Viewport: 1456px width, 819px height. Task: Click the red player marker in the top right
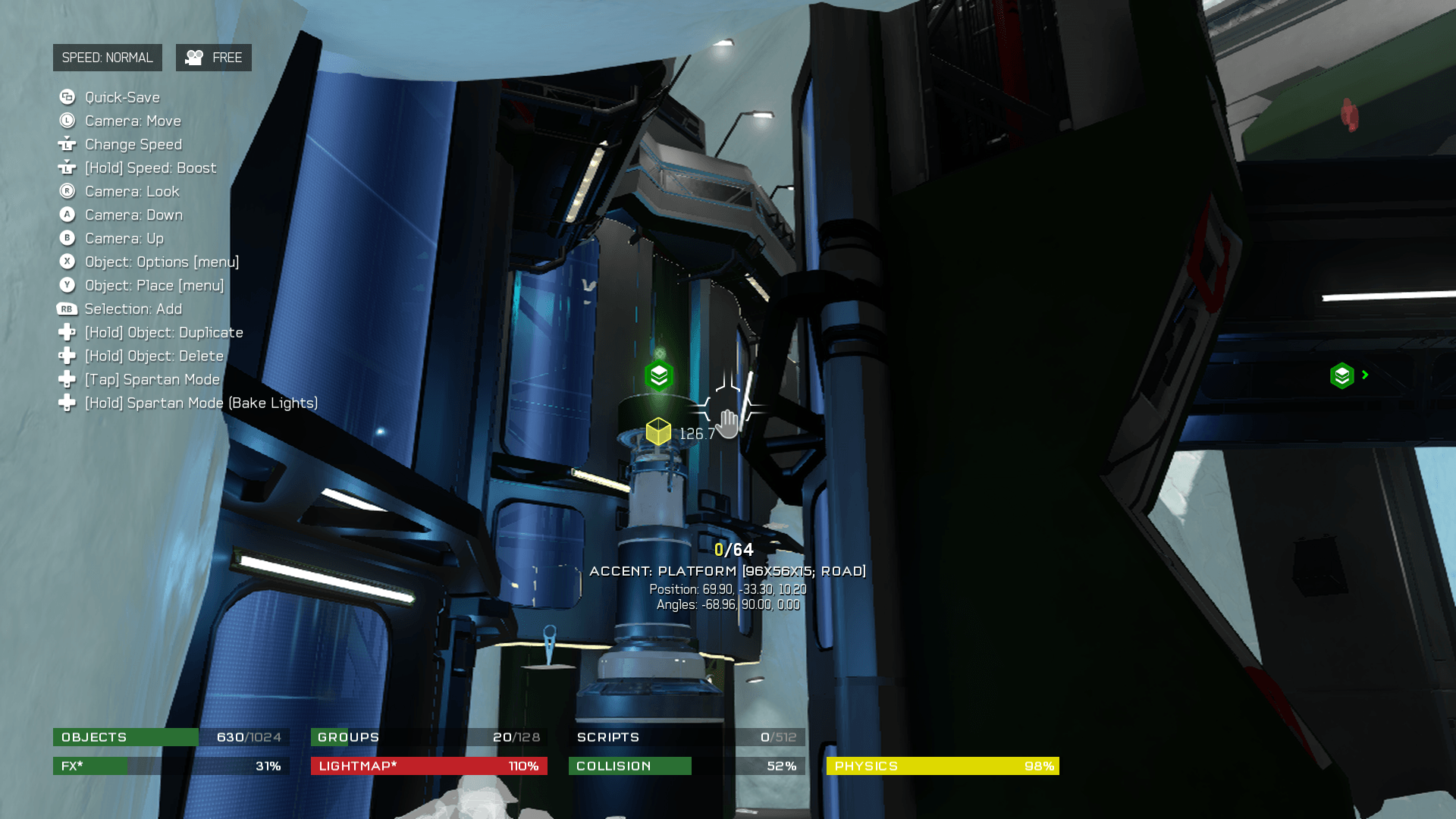[x=1348, y=115]
